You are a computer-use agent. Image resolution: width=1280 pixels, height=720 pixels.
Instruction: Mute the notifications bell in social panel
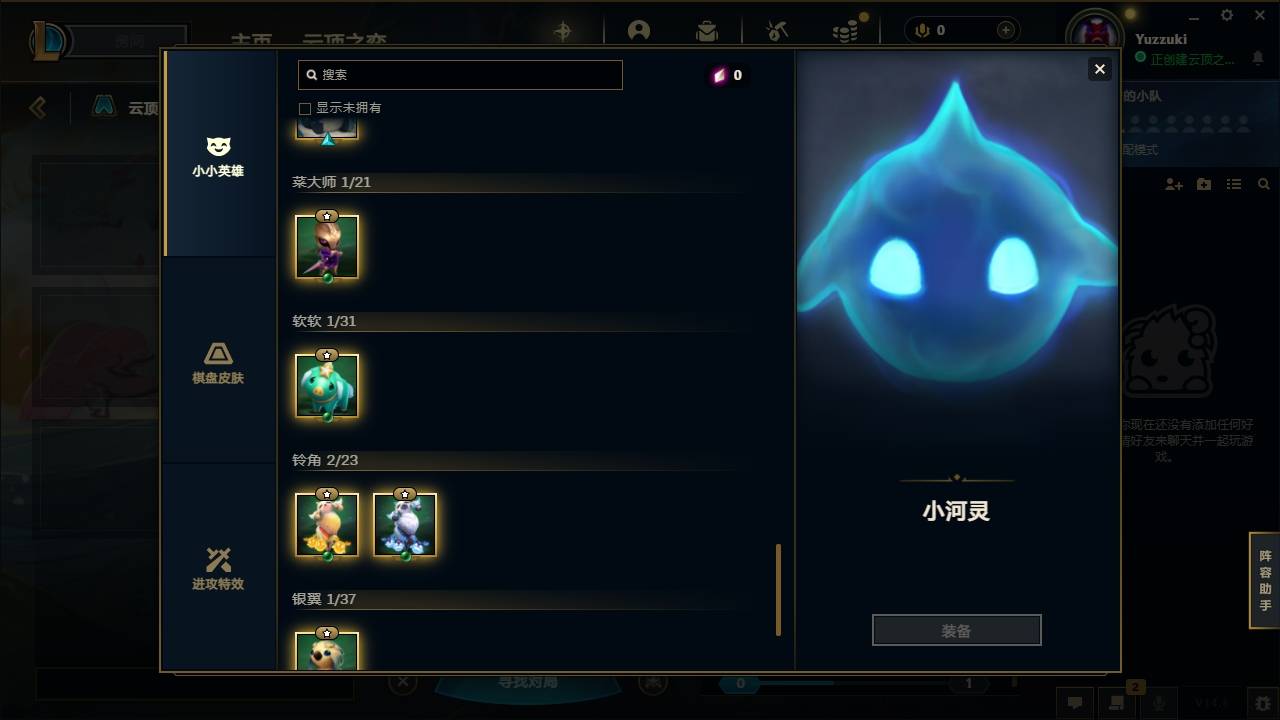[x=1258, y=60]
